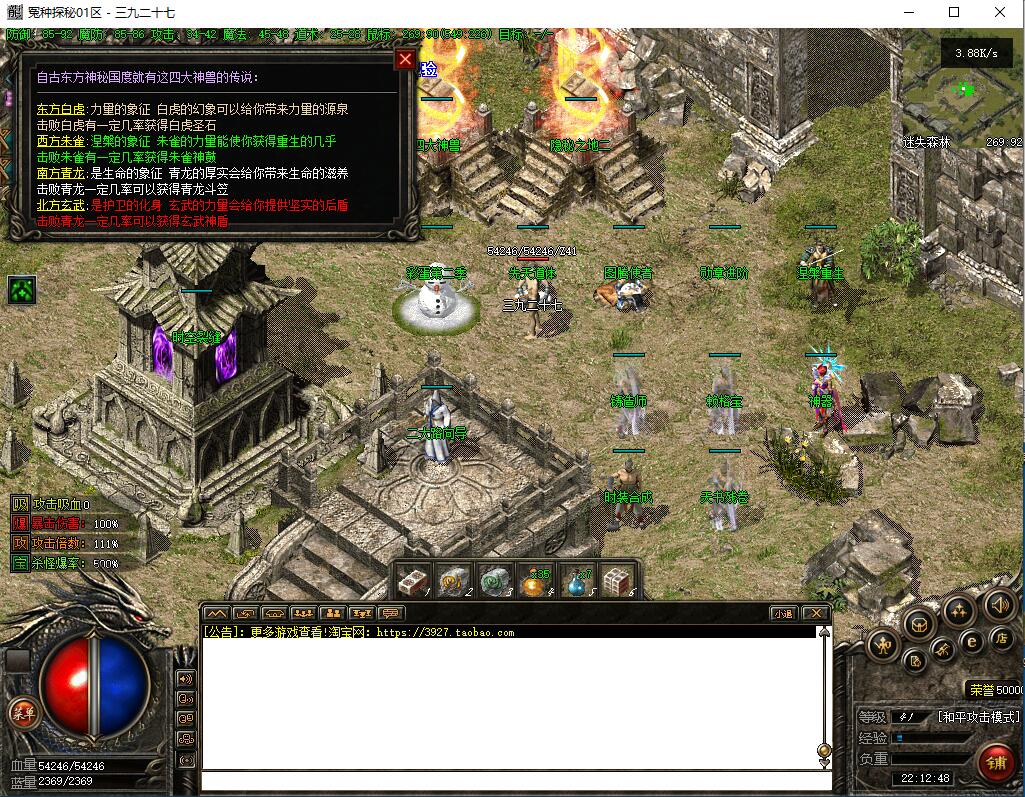Click the 小退 logout button
The image size is (1025, 797).
[x=782, y=613]
